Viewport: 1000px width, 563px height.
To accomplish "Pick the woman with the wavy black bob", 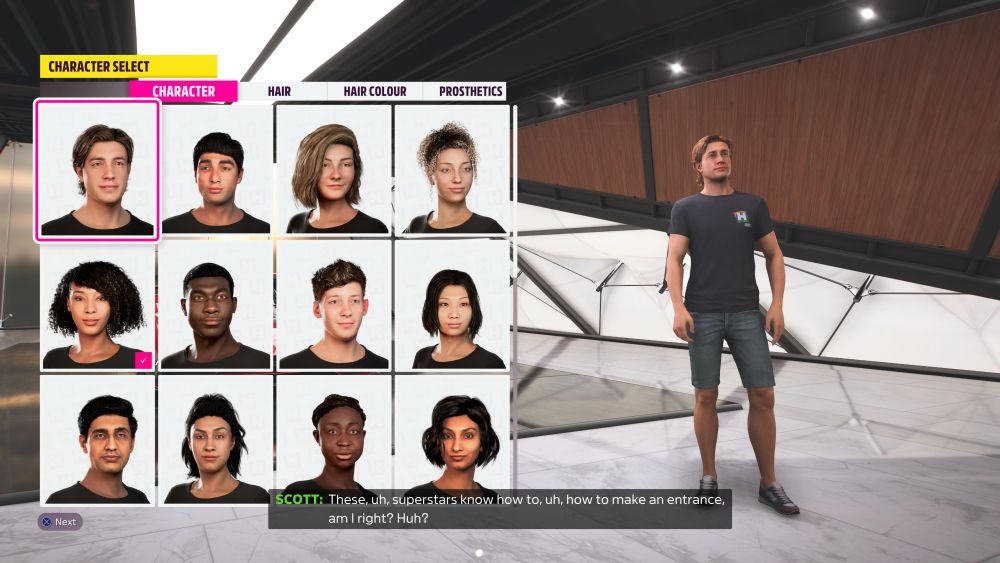I will [x=451, y=440].
